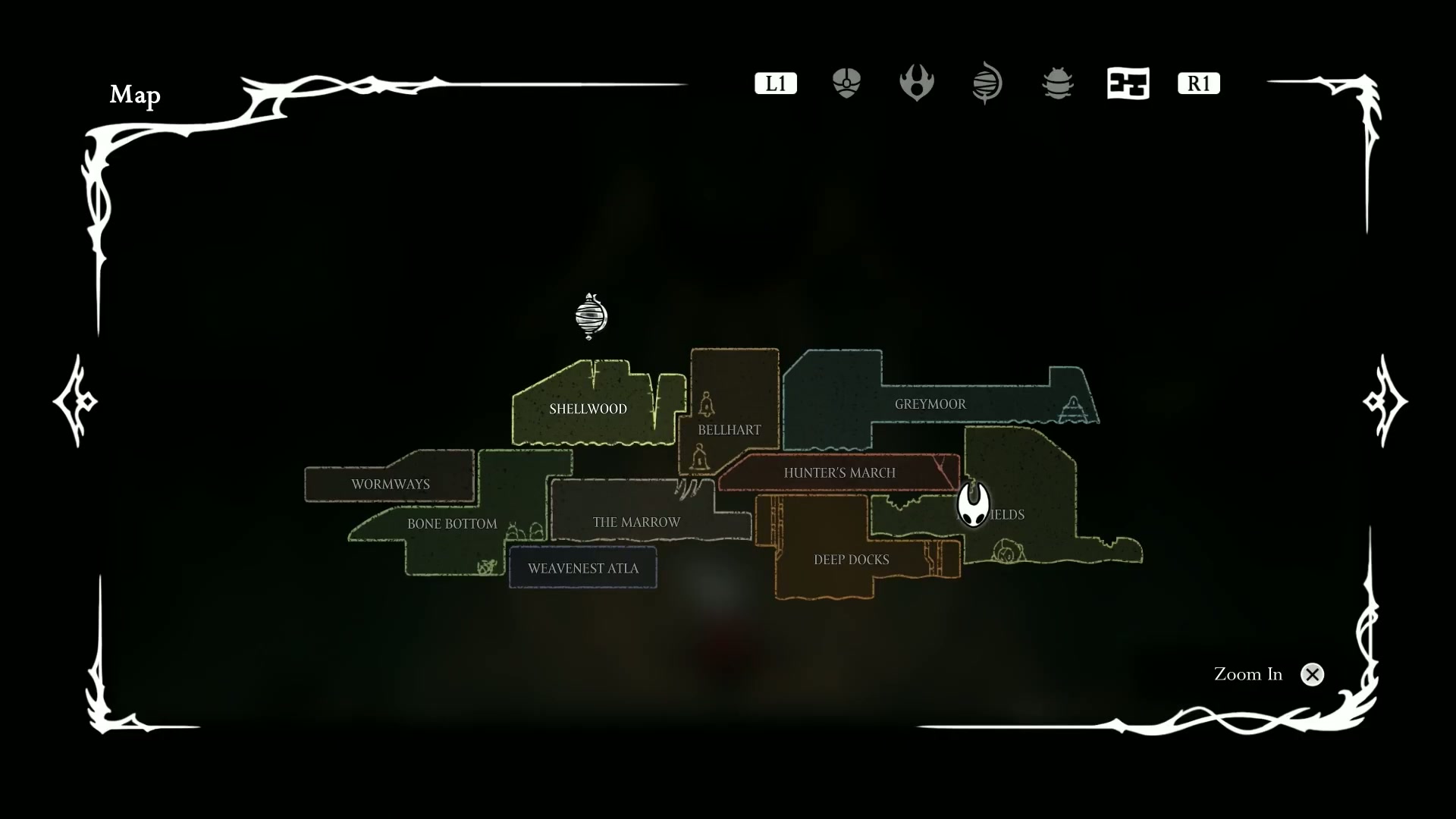Select The Marrow map region
Viewport: 1456px width, 819px height.
(x=636, y=522)
